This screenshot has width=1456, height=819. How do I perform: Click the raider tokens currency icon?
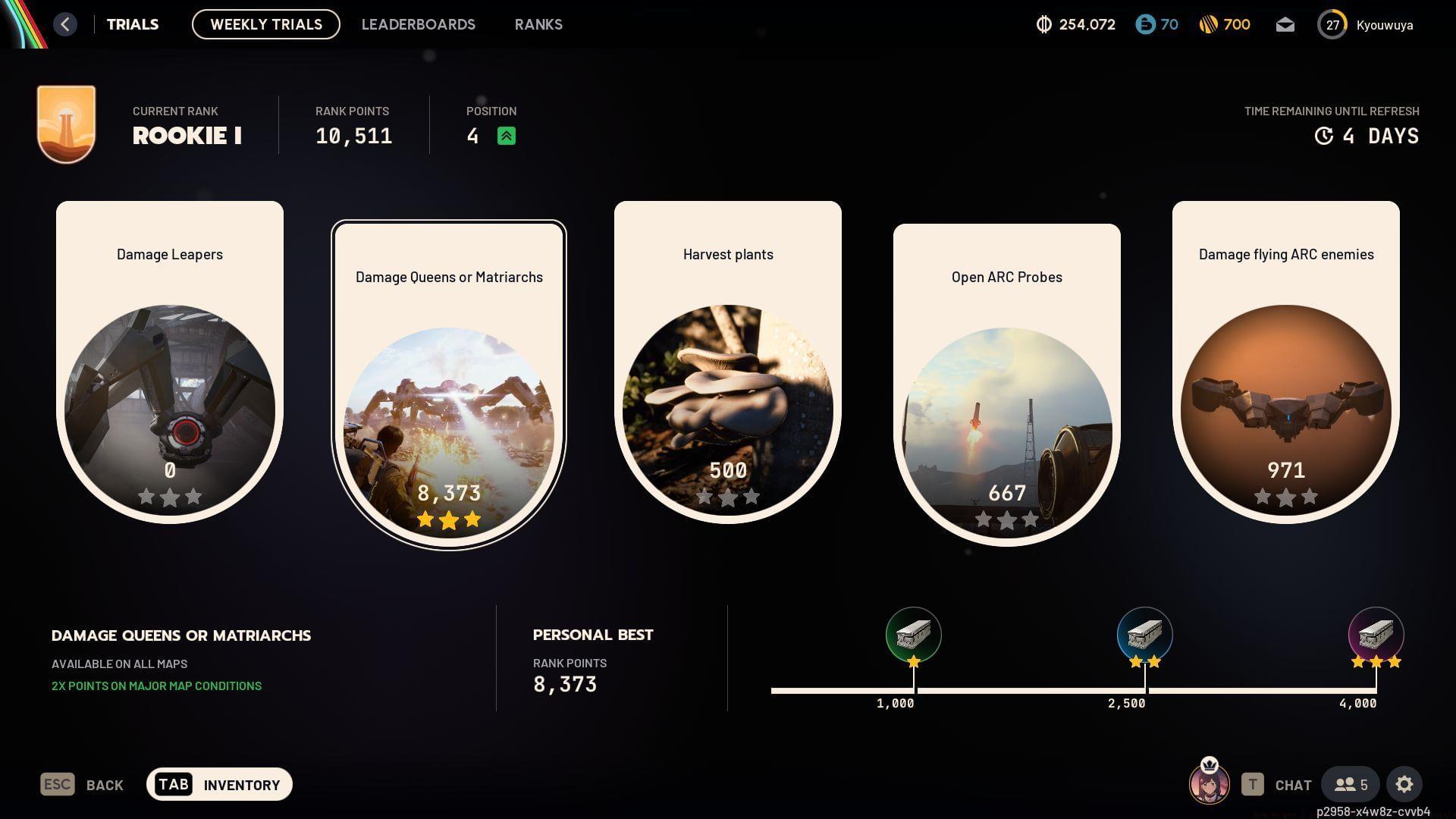point(1045,24)
